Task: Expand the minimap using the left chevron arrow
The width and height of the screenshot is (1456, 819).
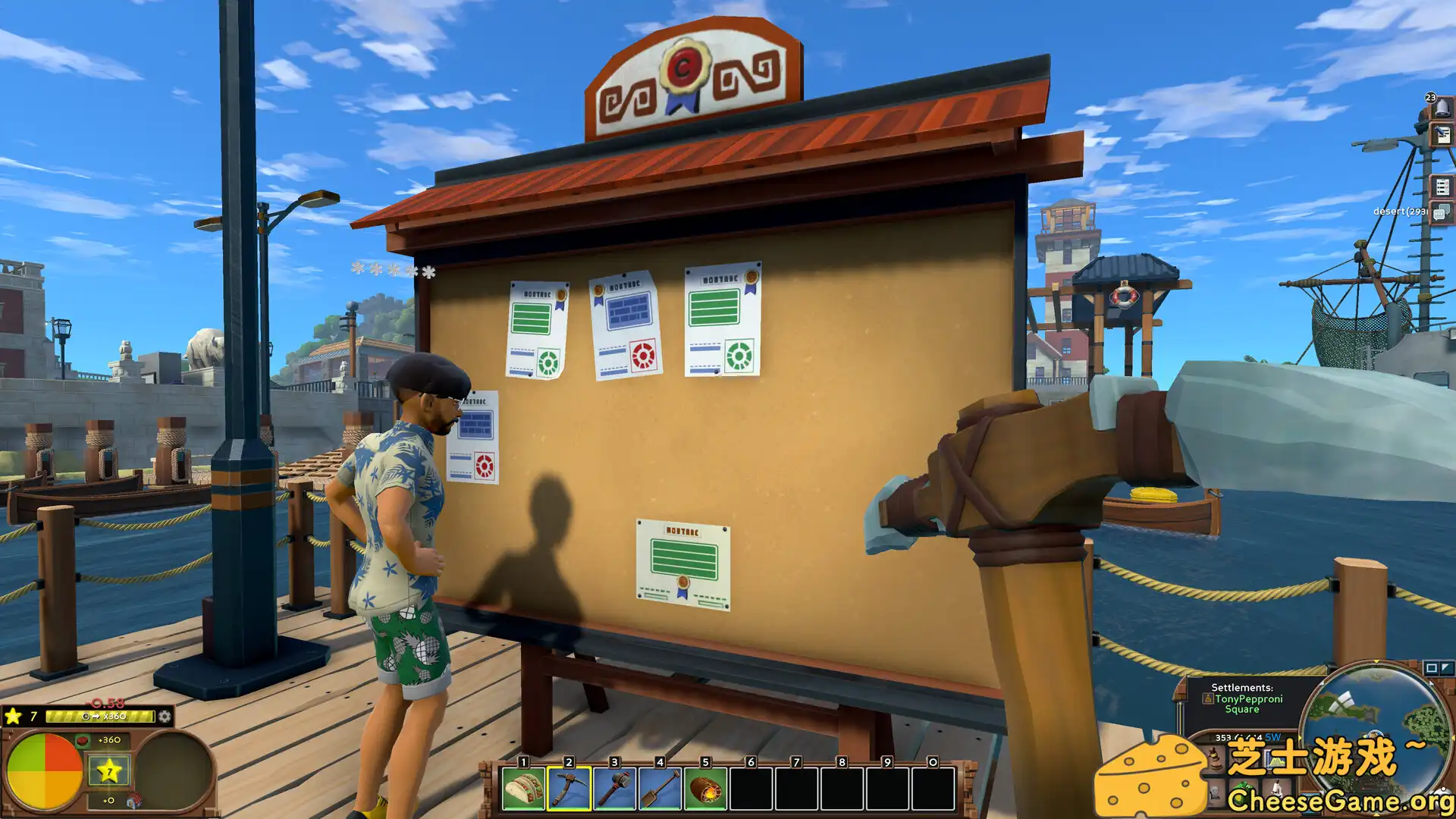Action: click(x=1300, y=736)
